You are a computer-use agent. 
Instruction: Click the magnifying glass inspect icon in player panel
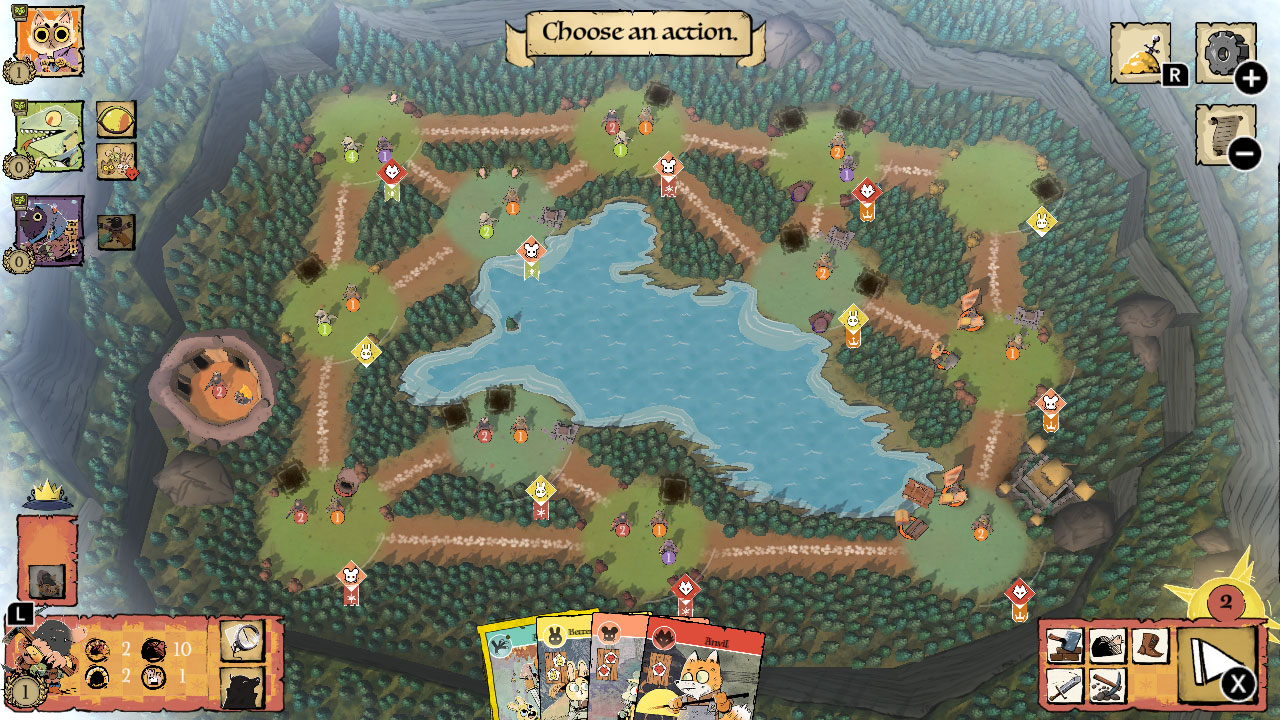(240, 640)
